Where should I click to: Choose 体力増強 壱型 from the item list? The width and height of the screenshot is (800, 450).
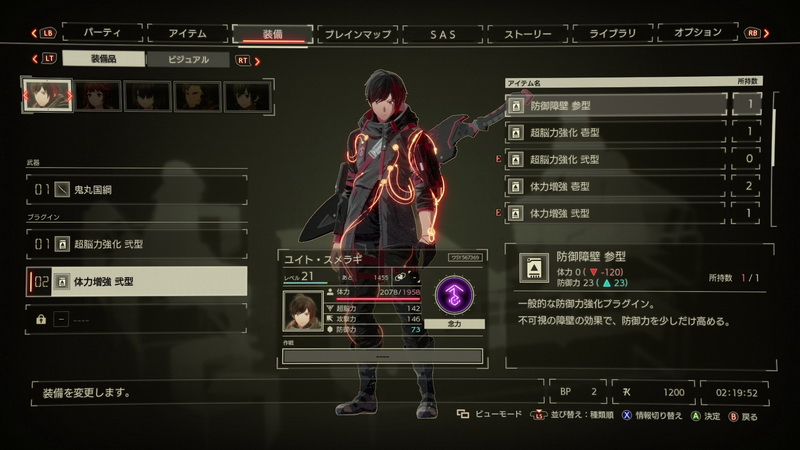pyautogui.click(x=617, y=186)
